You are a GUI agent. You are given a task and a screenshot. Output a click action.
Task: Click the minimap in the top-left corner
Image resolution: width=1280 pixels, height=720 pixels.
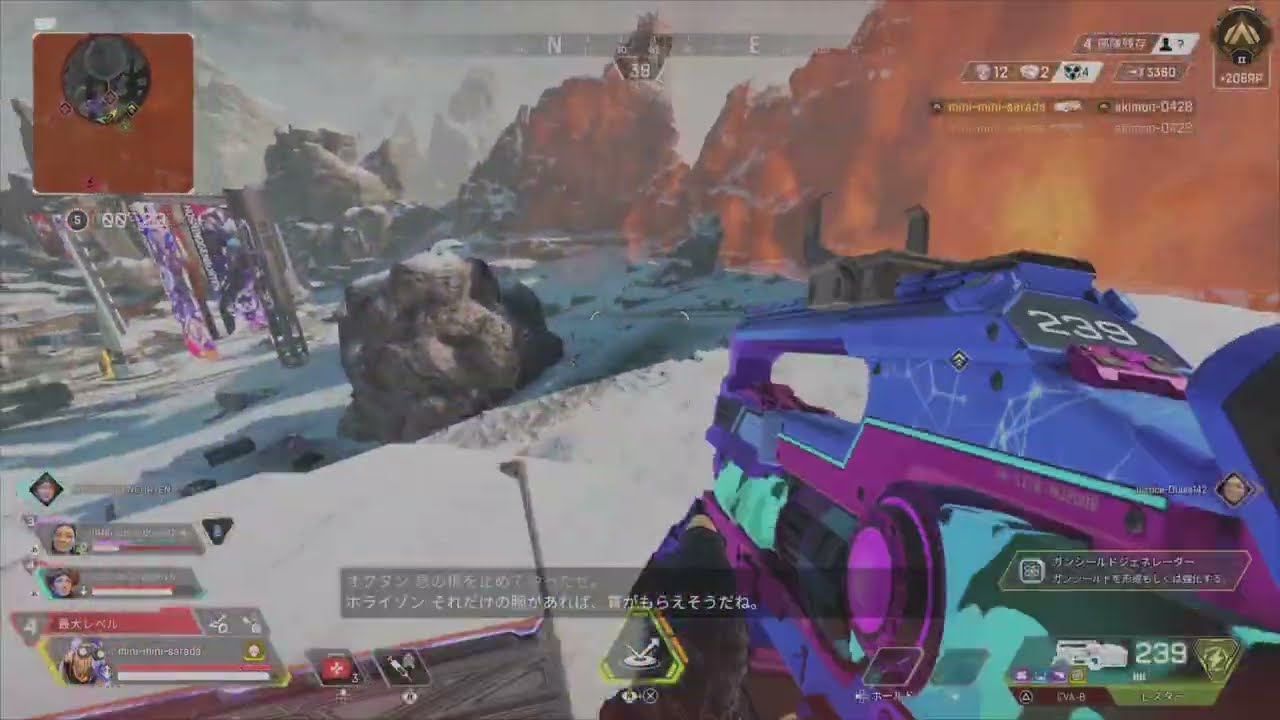pos(115,110)
